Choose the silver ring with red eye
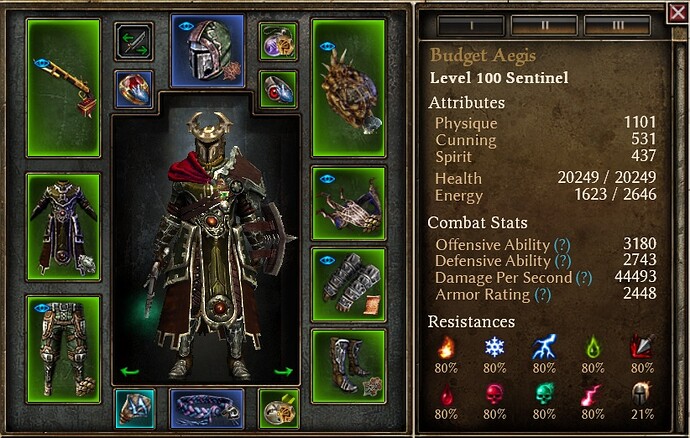 click(278, 88)
